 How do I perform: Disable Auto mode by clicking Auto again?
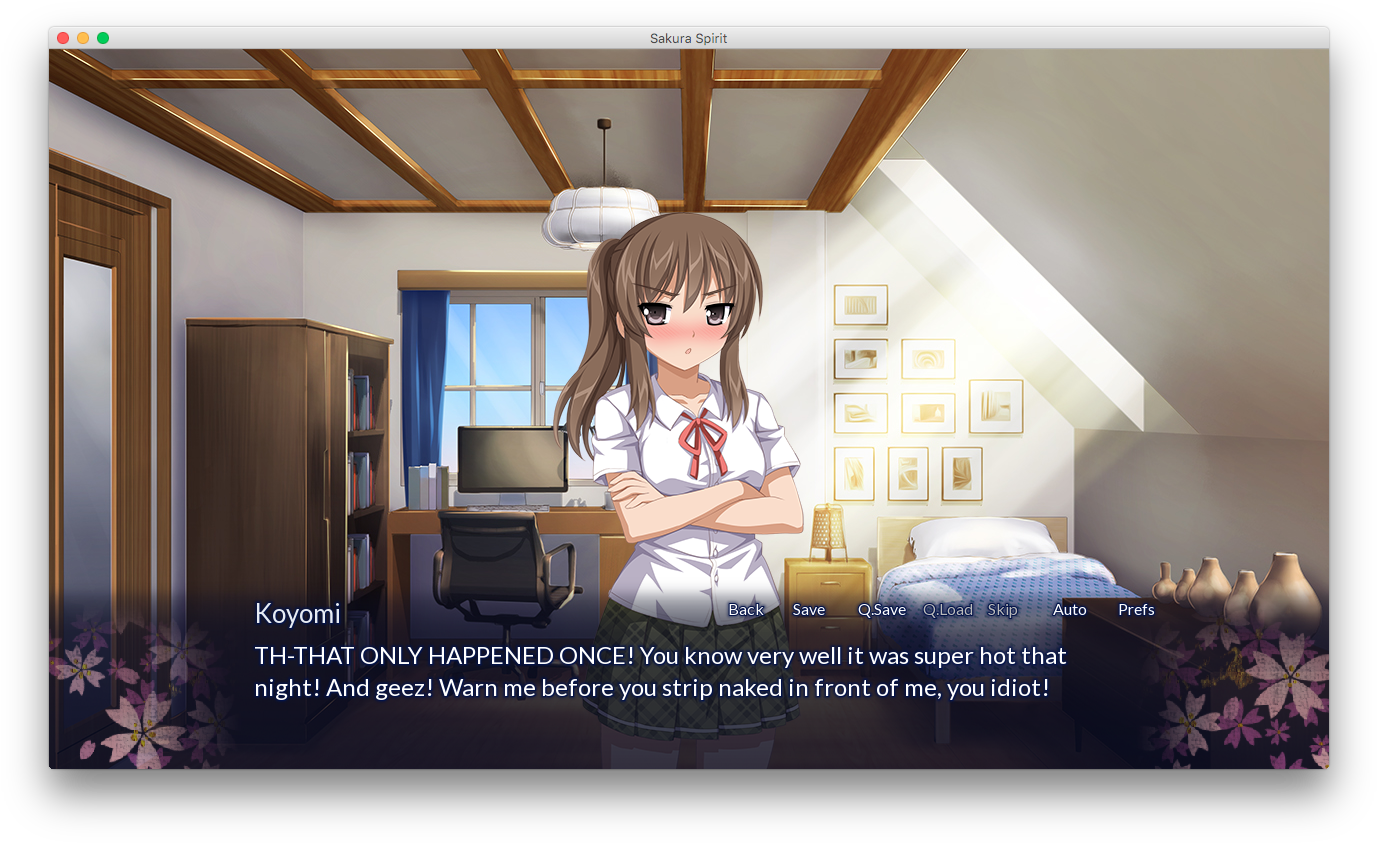1069,609
